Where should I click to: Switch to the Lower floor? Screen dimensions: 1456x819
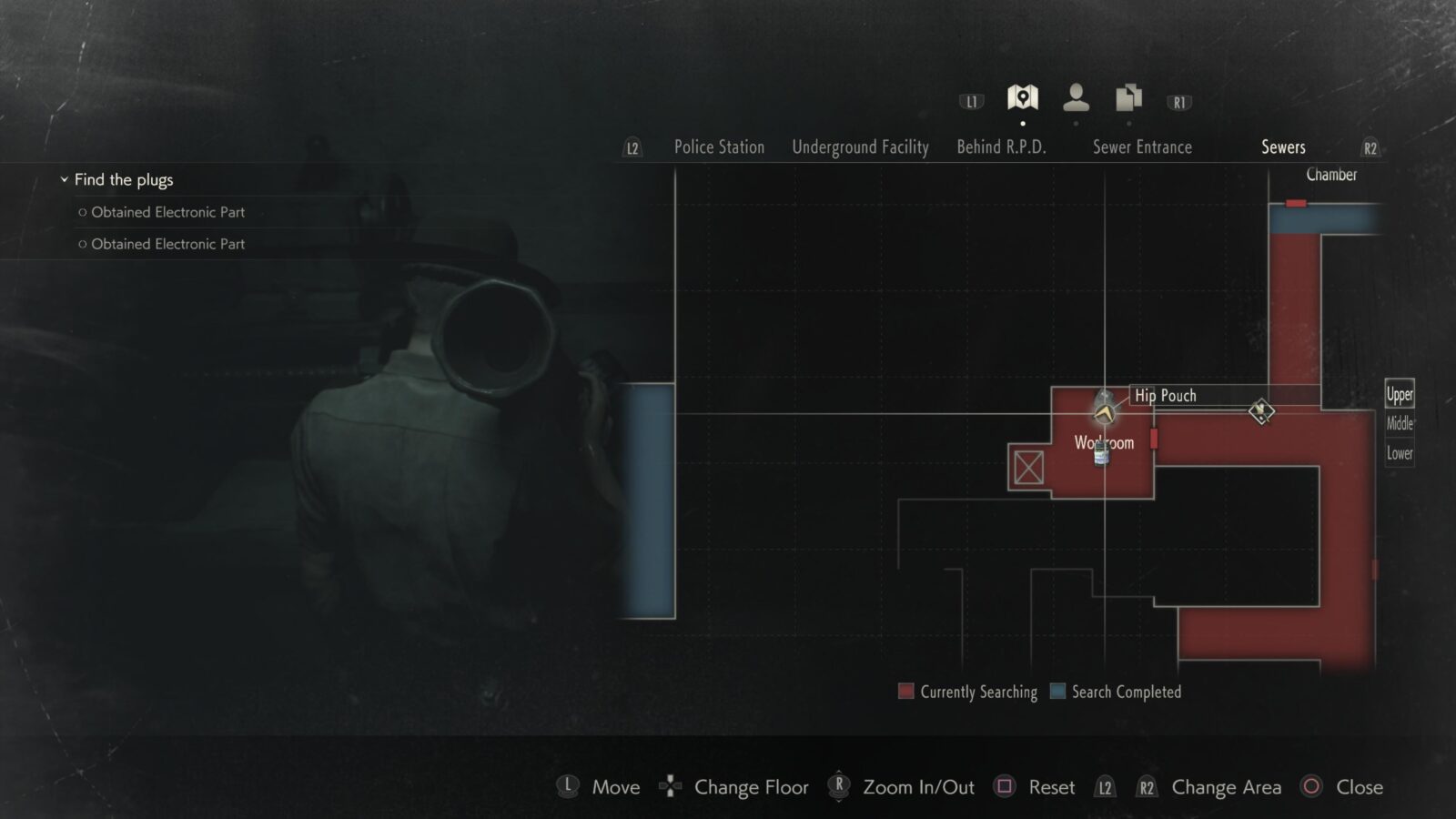1399,451
